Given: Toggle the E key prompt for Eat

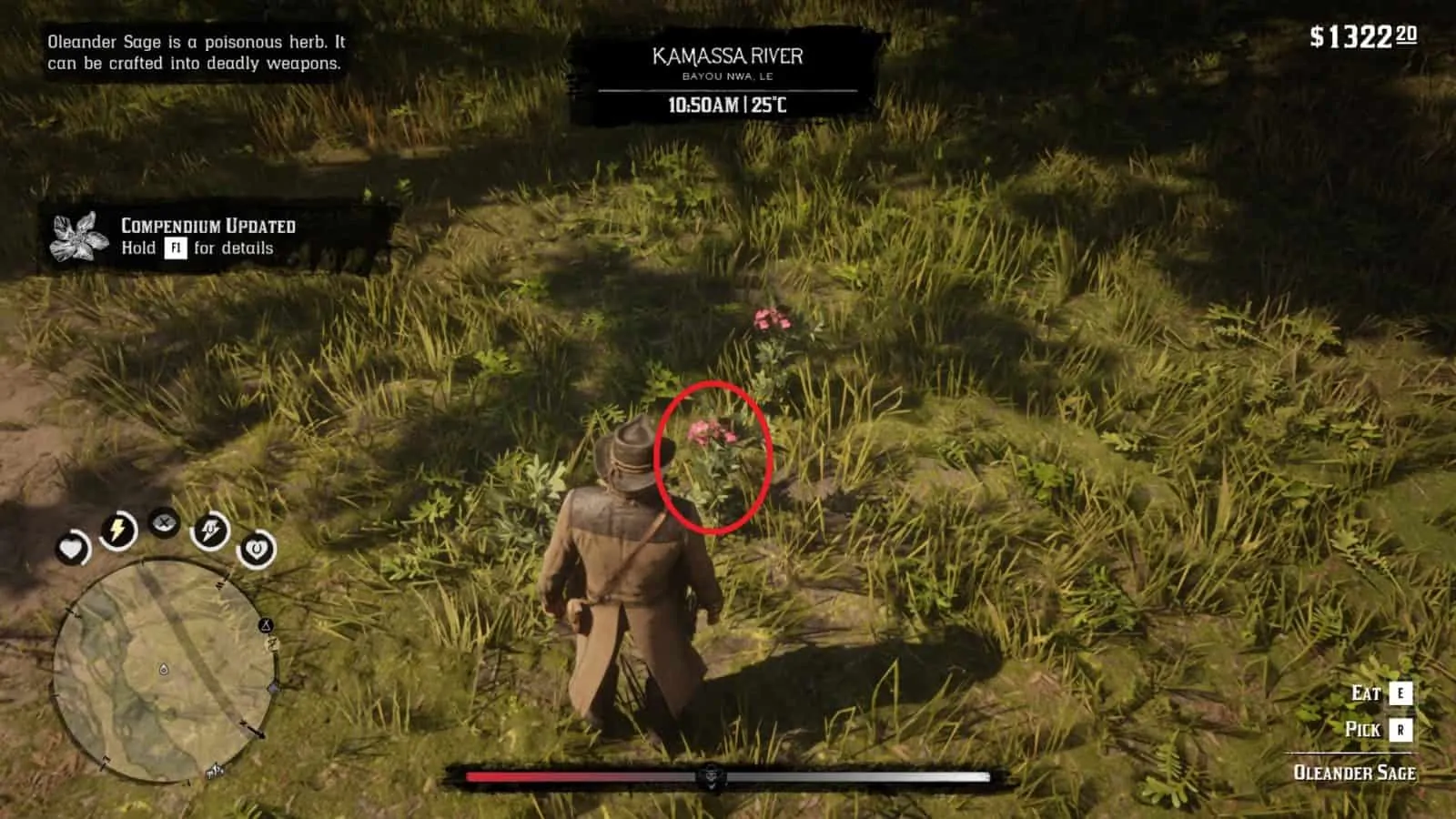Looking at the screenshot, I should (x=1400, y=694).
